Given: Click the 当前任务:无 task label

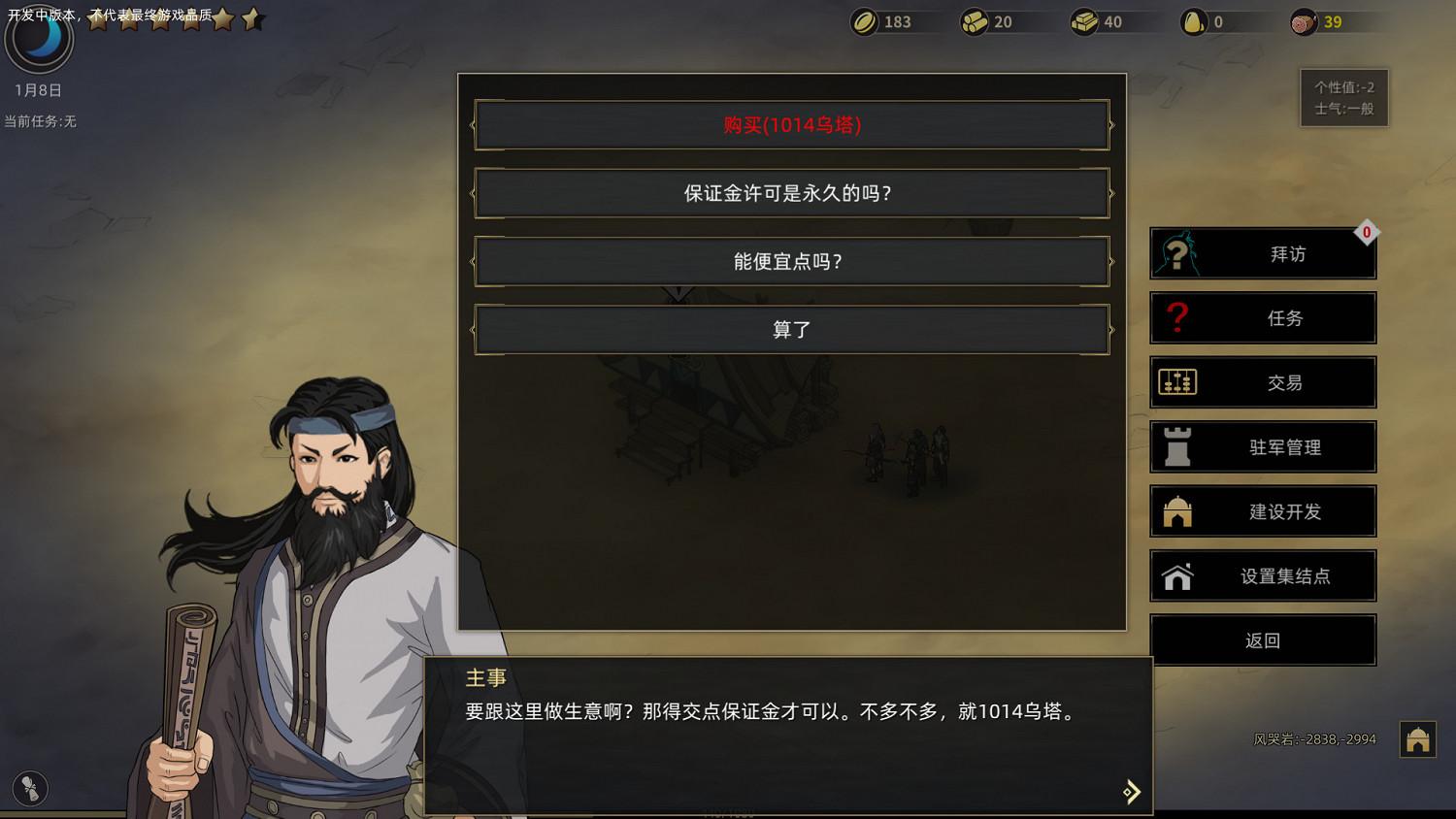Looking at the screenshot, I should point(40,122).
